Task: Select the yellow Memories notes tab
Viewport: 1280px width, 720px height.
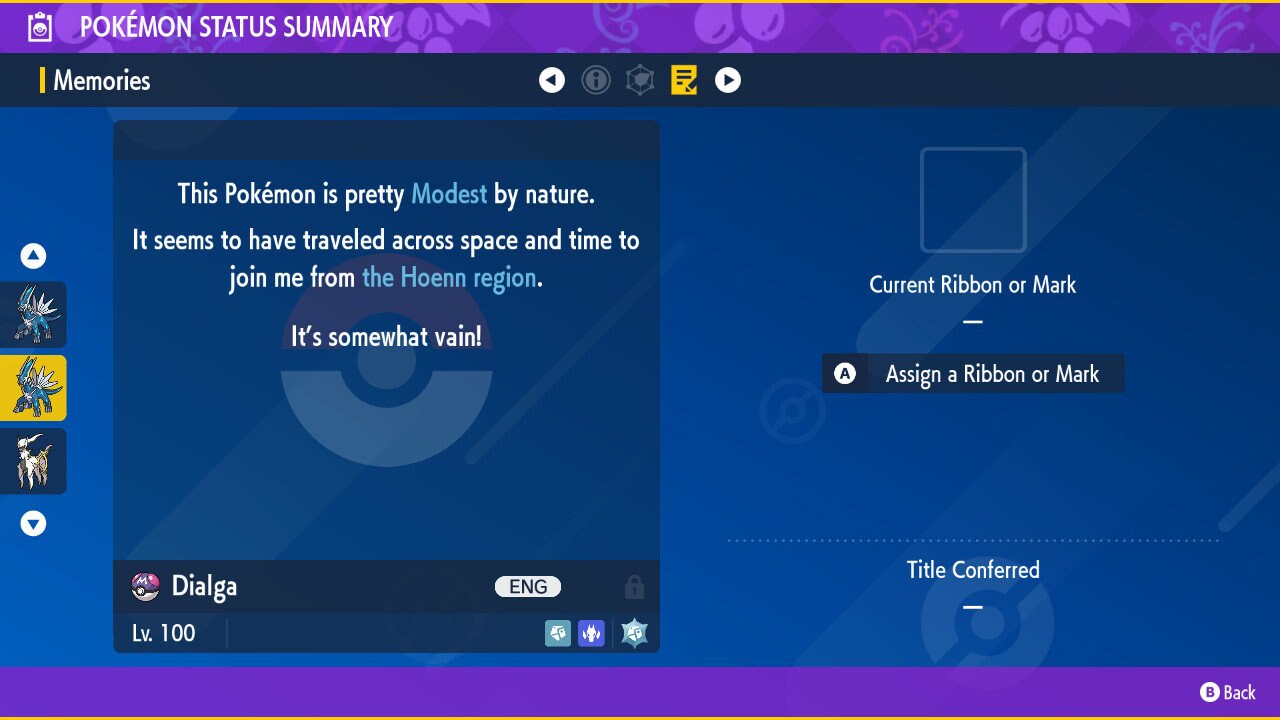Action: pos(684,80)
